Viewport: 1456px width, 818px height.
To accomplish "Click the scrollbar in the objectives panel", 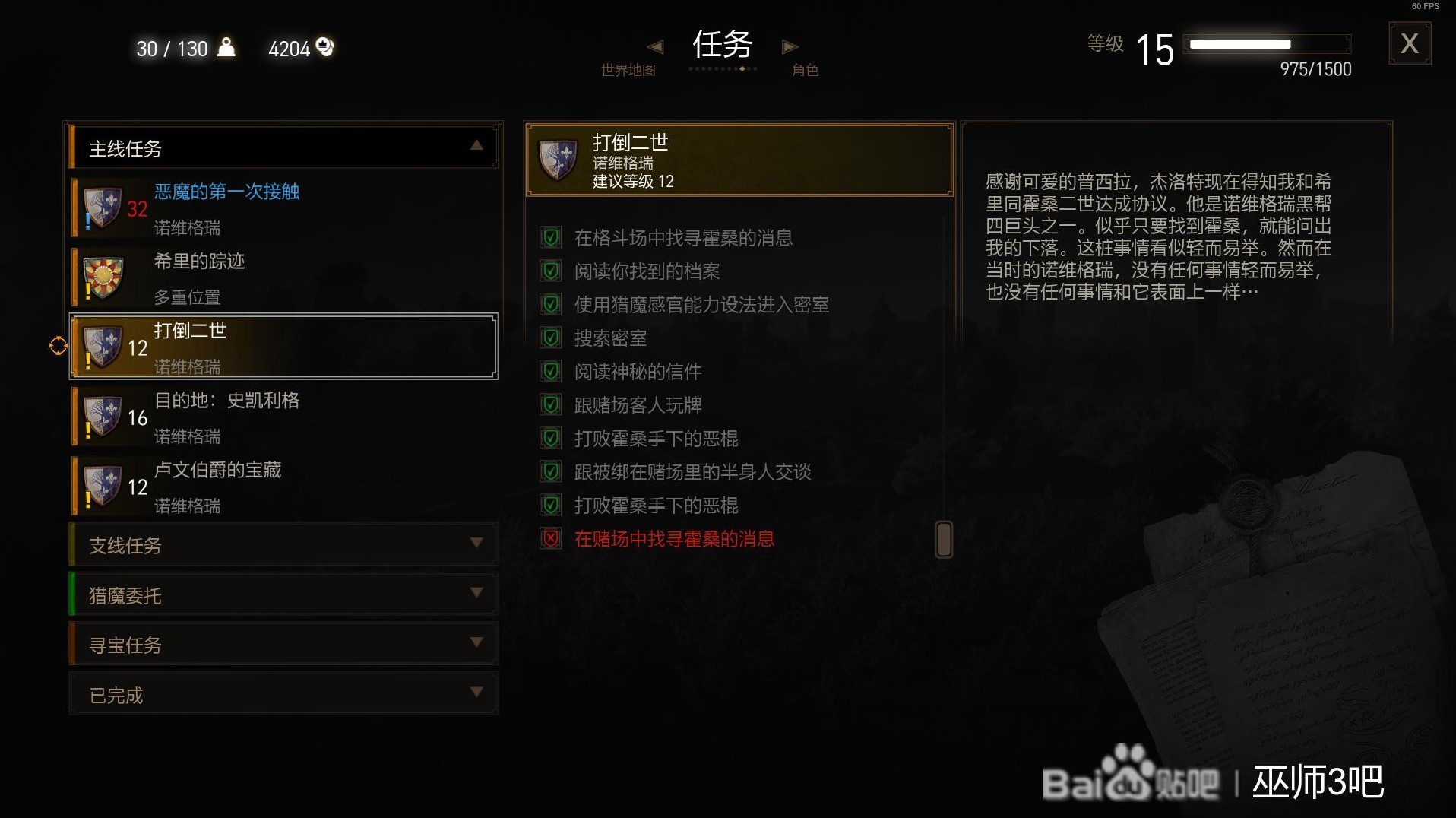I will pyautogui.click(x=943, y=537).
